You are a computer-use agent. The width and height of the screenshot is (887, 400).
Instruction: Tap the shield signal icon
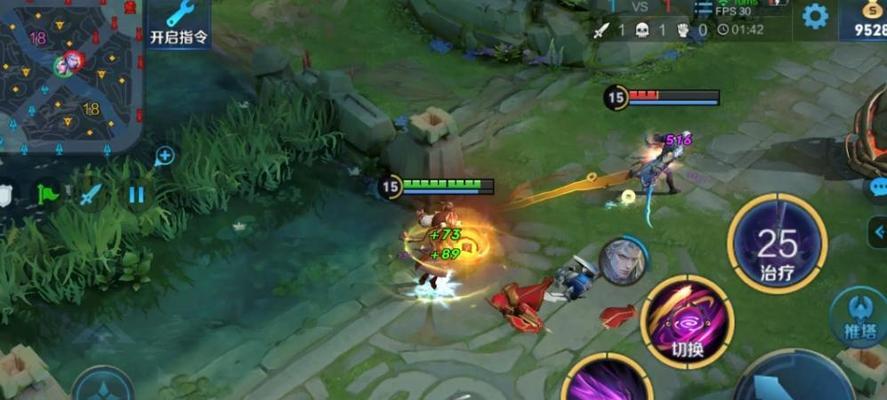6,195
